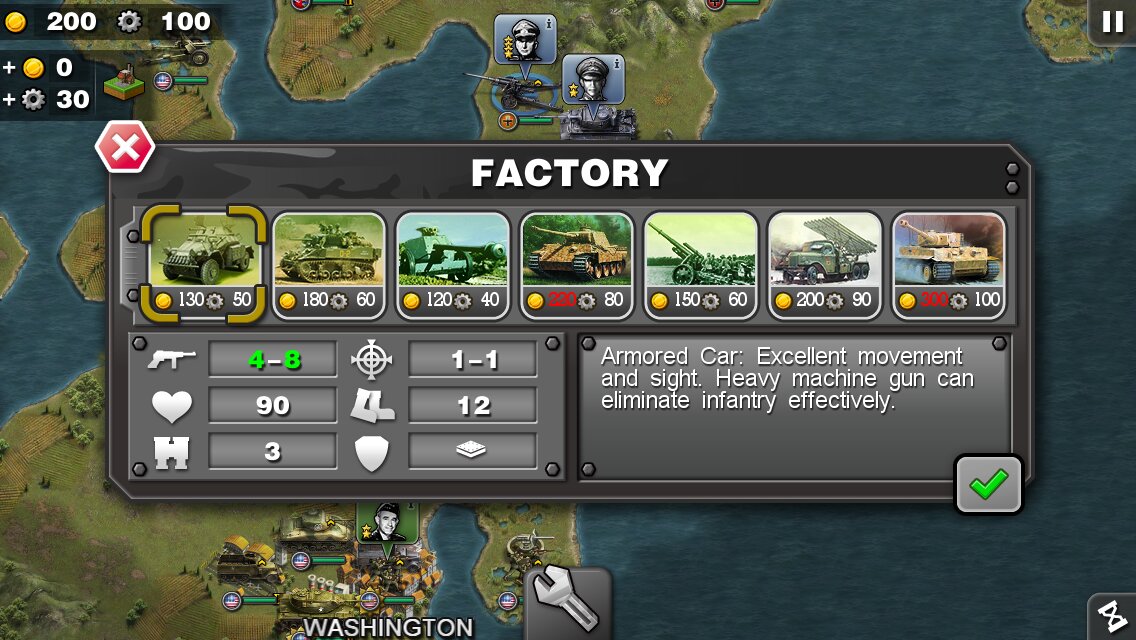Select the Panther tank costing 220 gold

click(x=577, y=264)
